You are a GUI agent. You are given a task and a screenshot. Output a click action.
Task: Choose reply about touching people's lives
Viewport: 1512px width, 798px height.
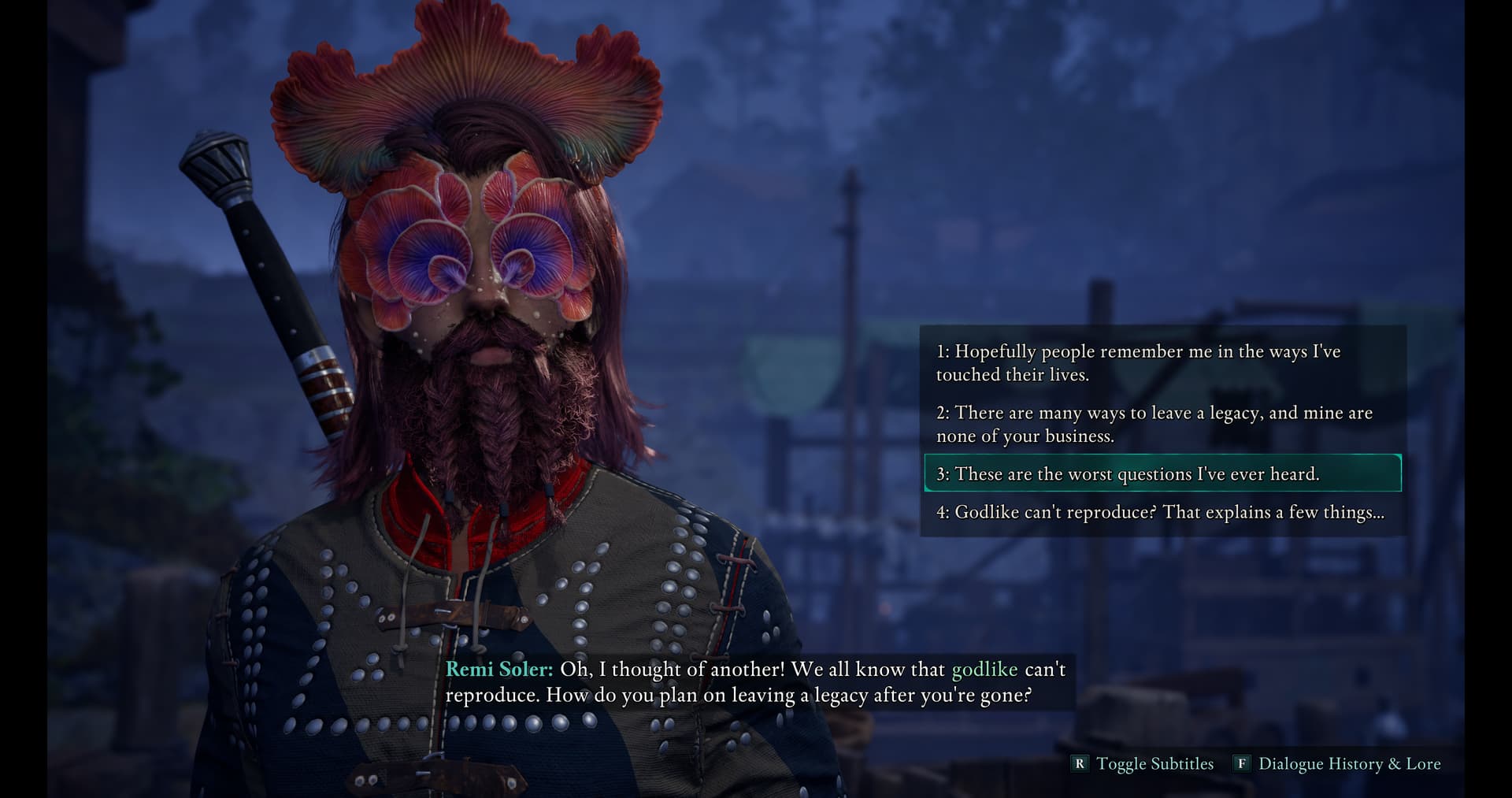coord(1137,362)
